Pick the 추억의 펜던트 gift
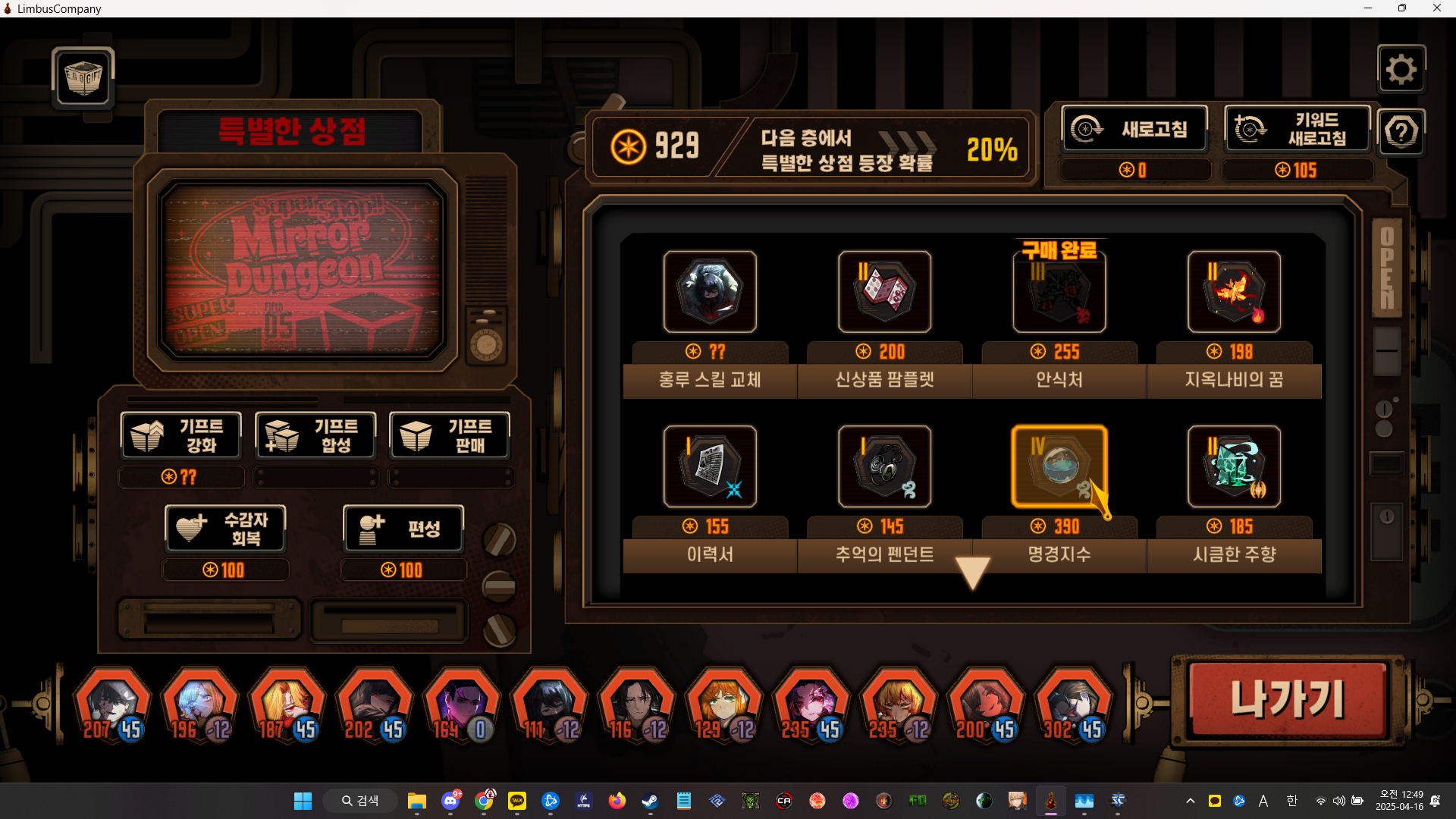This screenshot has height=819, width=1456. 884,466
